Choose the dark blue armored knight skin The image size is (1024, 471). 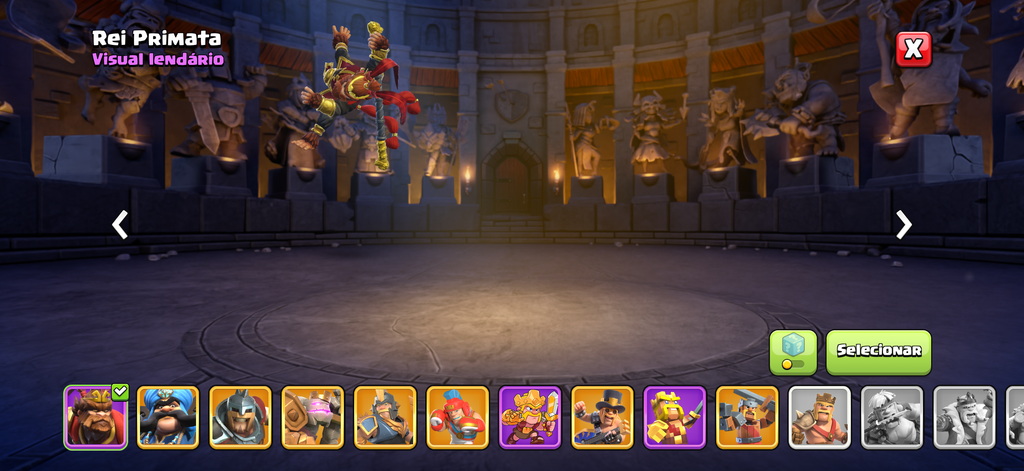(x=385, y=417)
